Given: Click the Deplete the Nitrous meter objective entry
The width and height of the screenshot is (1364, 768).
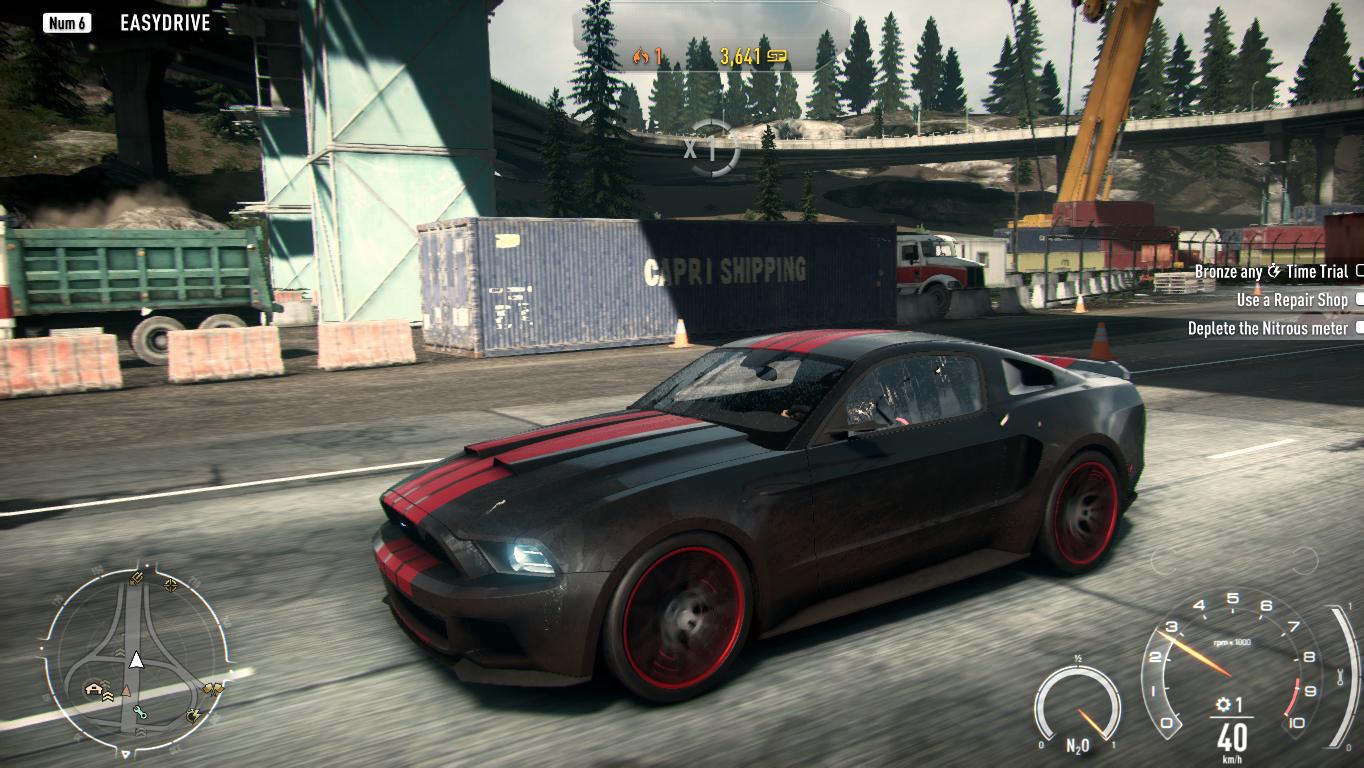Looking at the screenshot, I should (1266, 328).
